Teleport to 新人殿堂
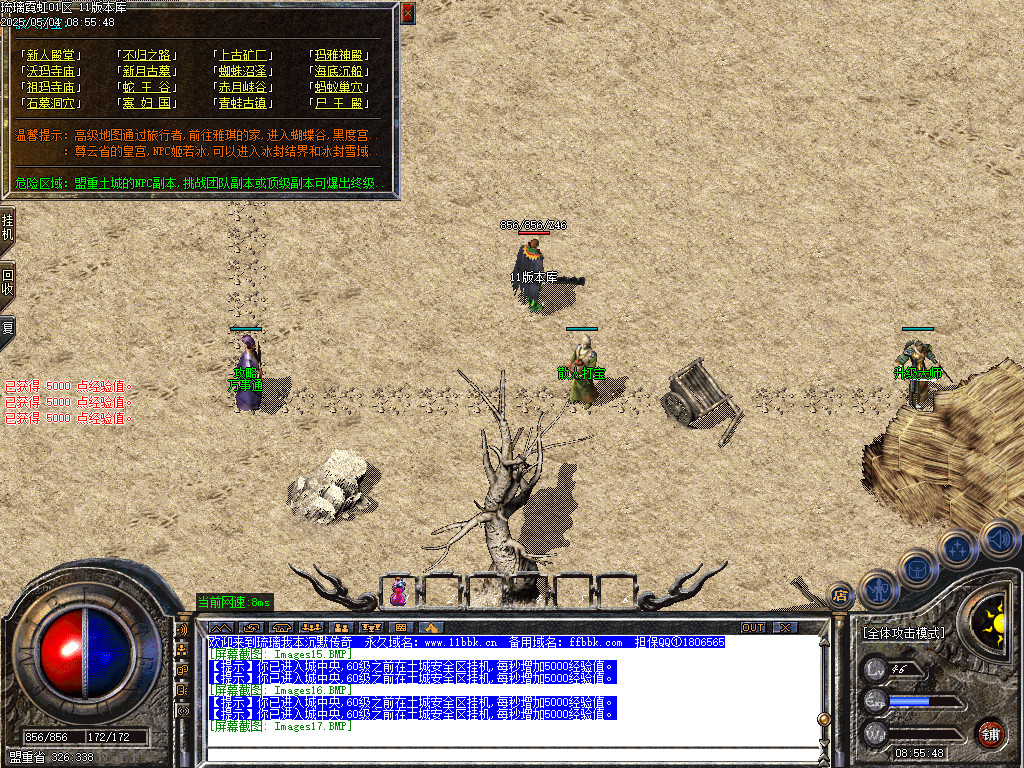The image size is (1024, 768). (50, 56)
